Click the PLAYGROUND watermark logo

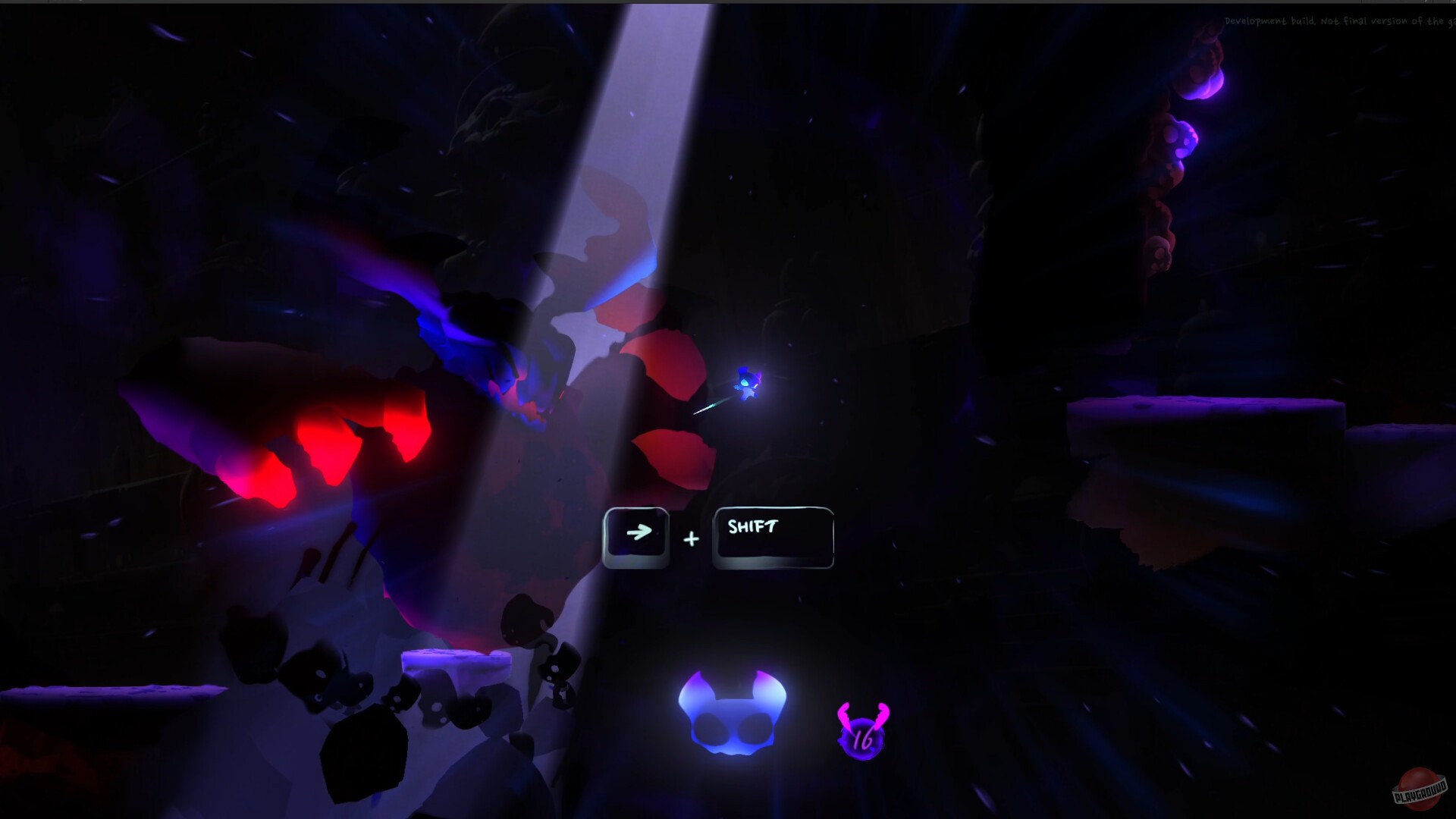click(1417, 789)
